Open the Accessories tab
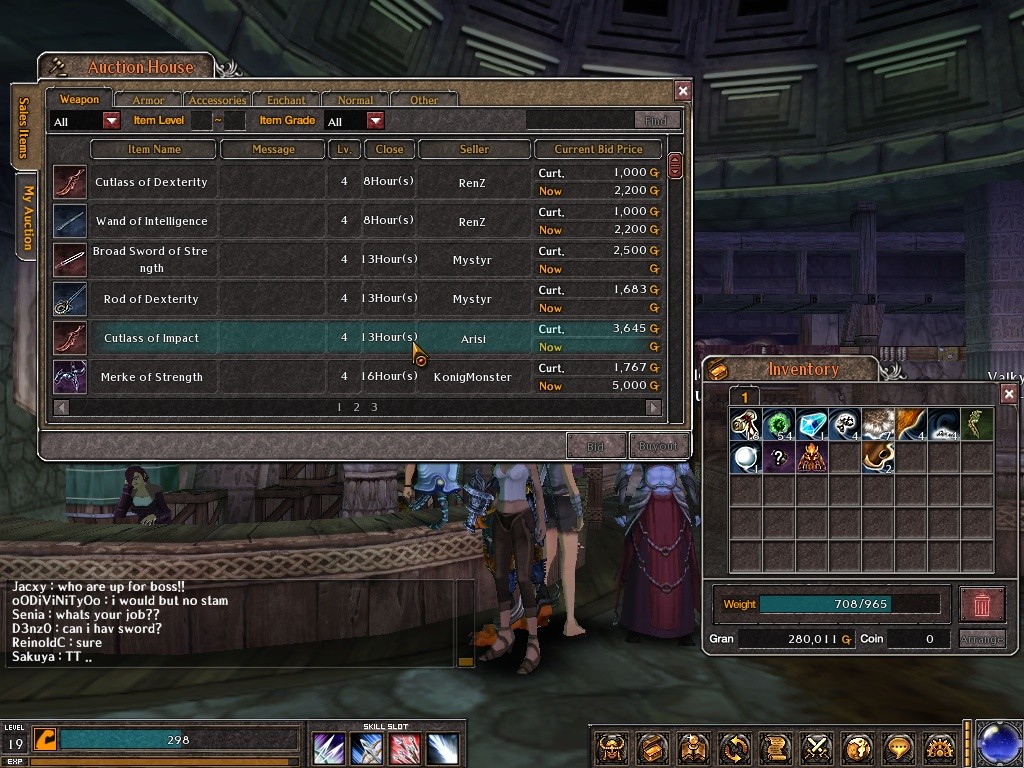 pyautogui.click(x=217, y=100)
